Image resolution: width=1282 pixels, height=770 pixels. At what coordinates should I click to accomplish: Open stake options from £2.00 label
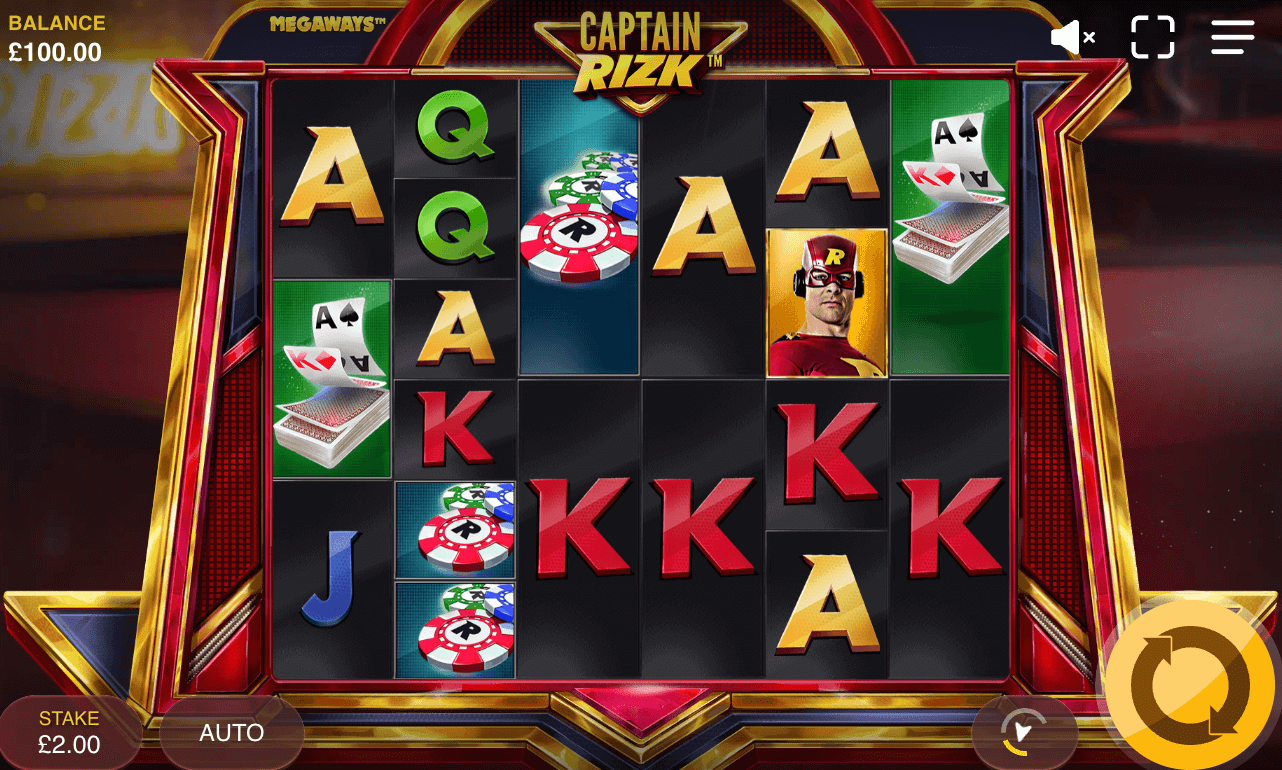68,745
